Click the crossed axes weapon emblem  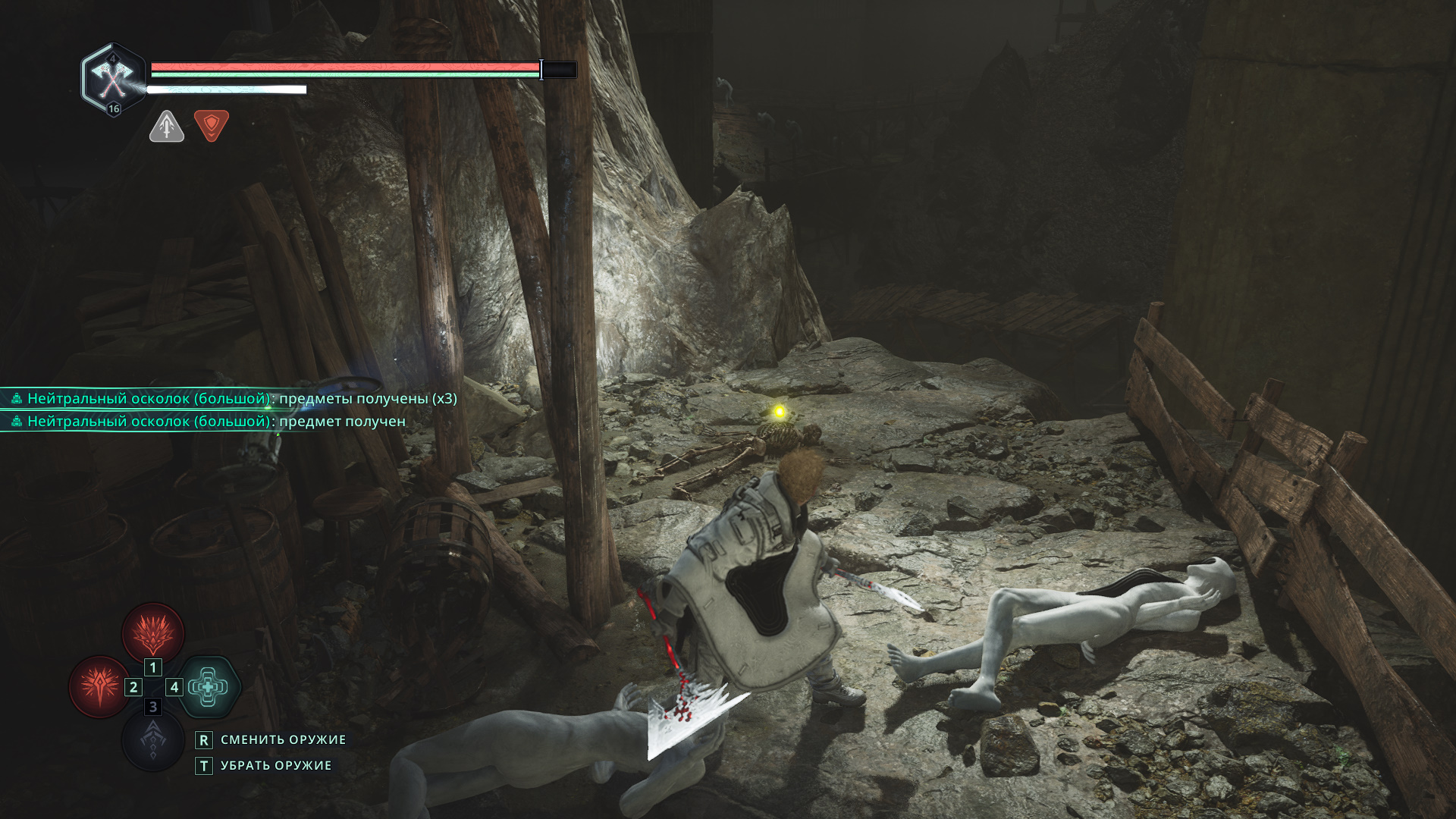tap(113, 78)
